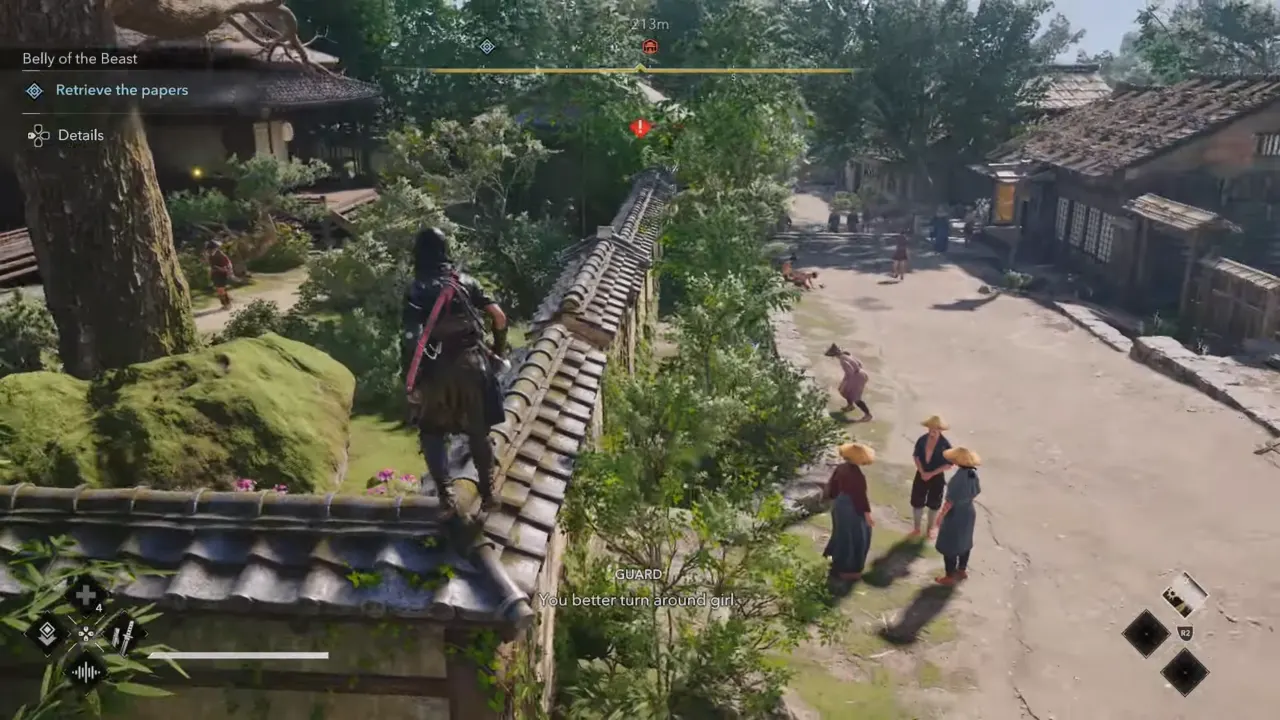Click the 213m distance label above the compass
Viewport: 1280px width, 720px height.
pos(649,24)
